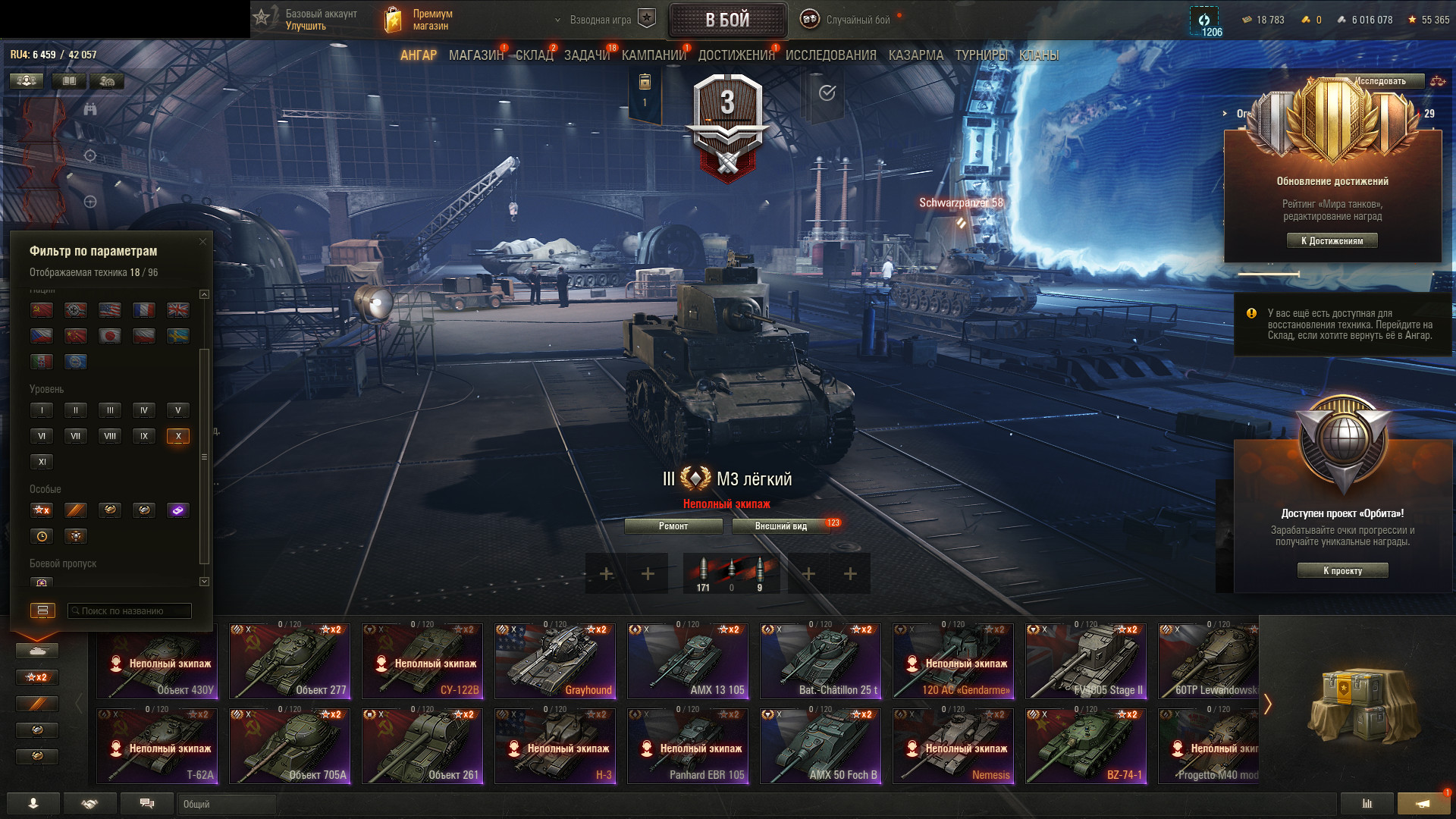Open the МАГАЗИН tab
Viewport: 1456px width, 819px height.
tap(475, 55)
